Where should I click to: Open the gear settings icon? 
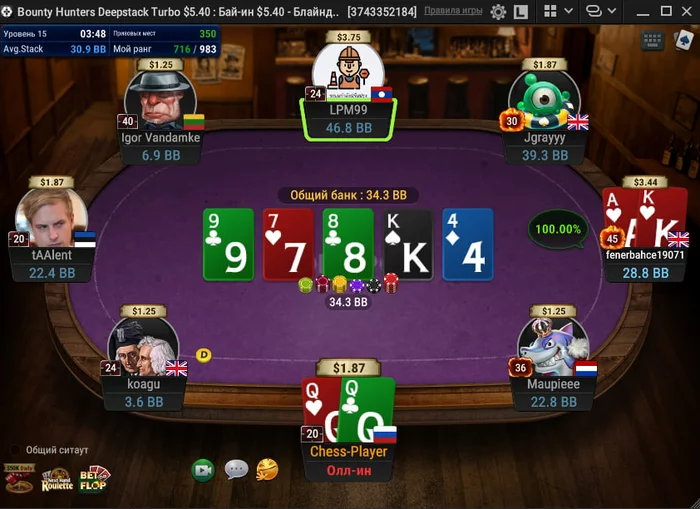[498, 12]
